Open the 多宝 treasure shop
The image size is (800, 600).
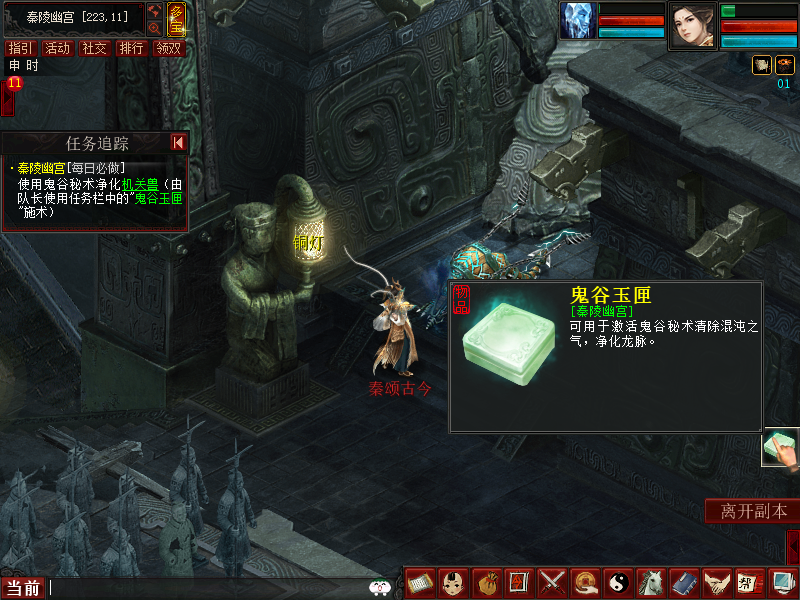coord(176,20)
